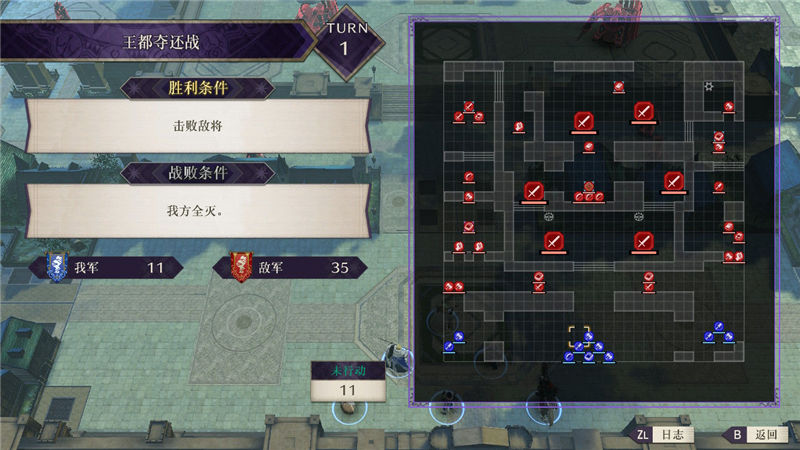Click the blue 我军 army banner icon
The height and width of the screenshot is (450, 800).
(x=55, y=267)
